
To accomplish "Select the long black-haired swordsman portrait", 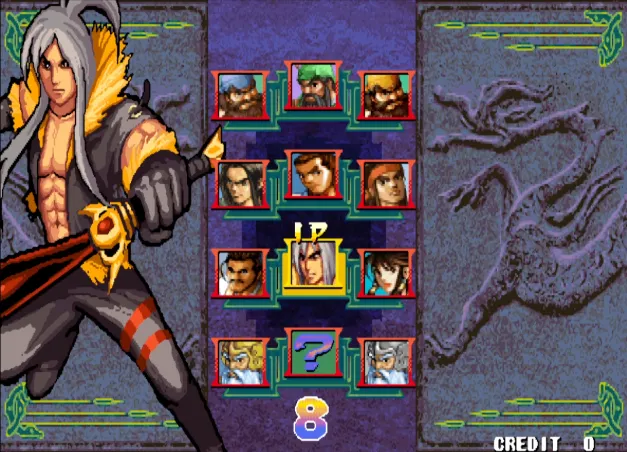I will click(x=241, y=183).
